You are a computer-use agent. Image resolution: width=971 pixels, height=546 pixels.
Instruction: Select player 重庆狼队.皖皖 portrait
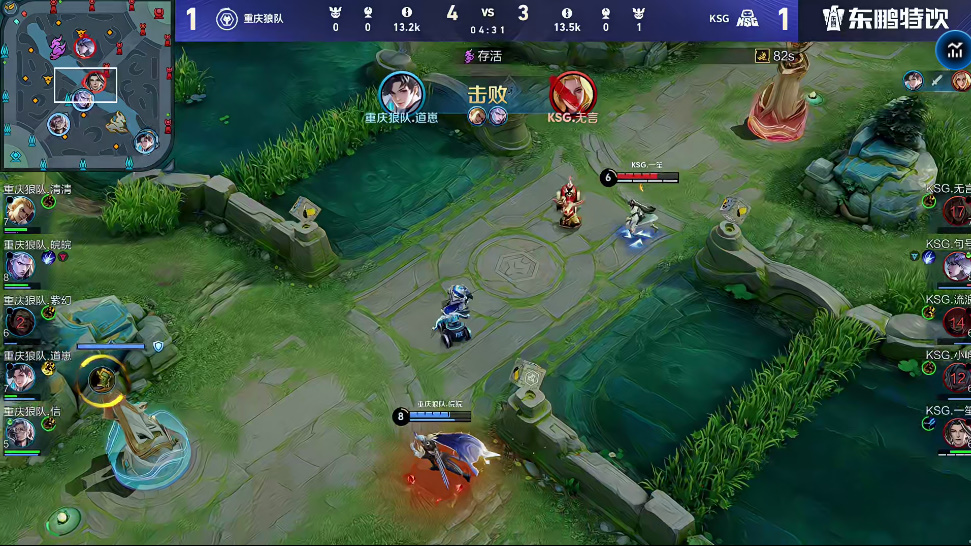(20, 266)
